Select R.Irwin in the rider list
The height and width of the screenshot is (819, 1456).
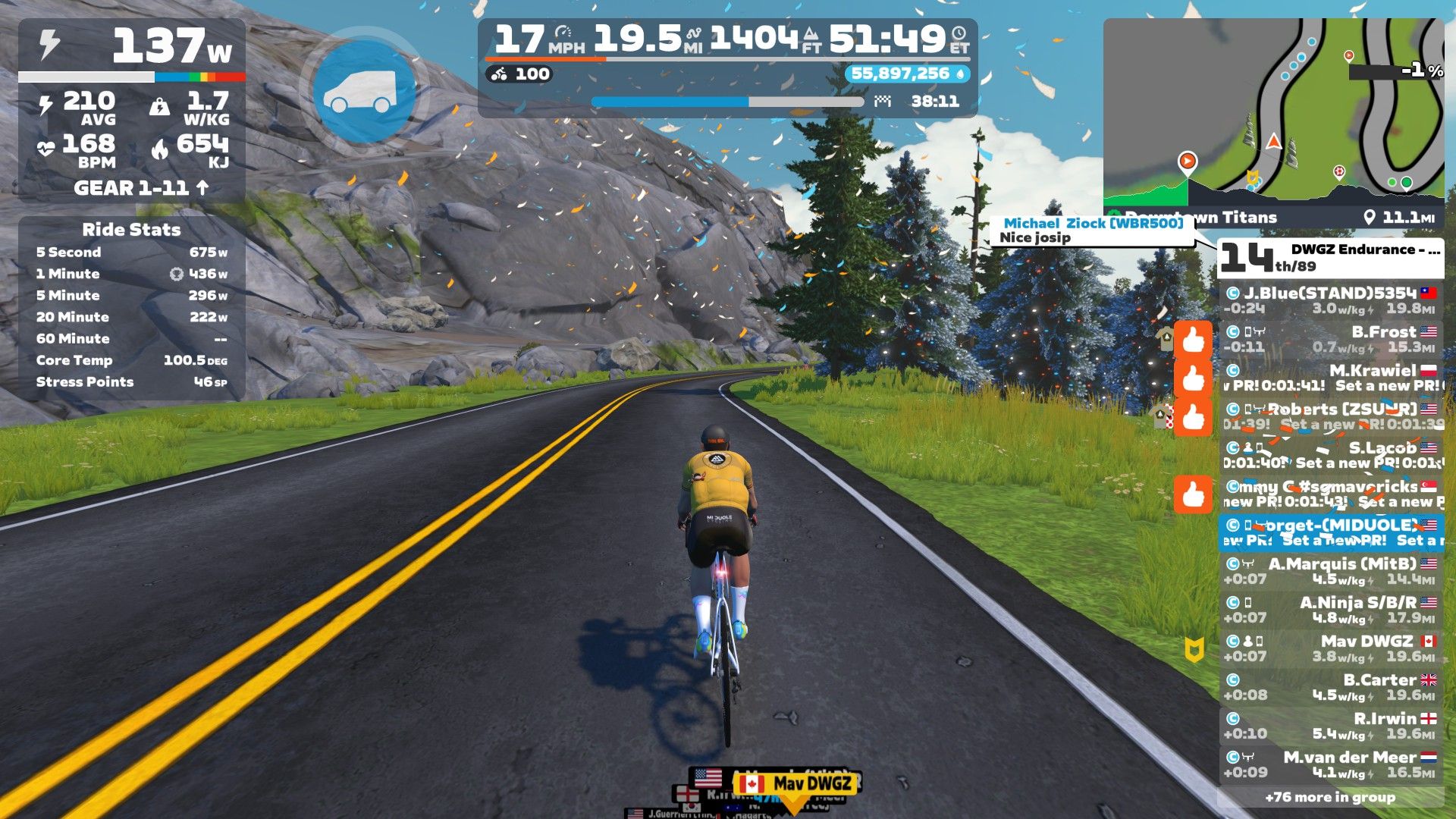[x=1332, y=726]
